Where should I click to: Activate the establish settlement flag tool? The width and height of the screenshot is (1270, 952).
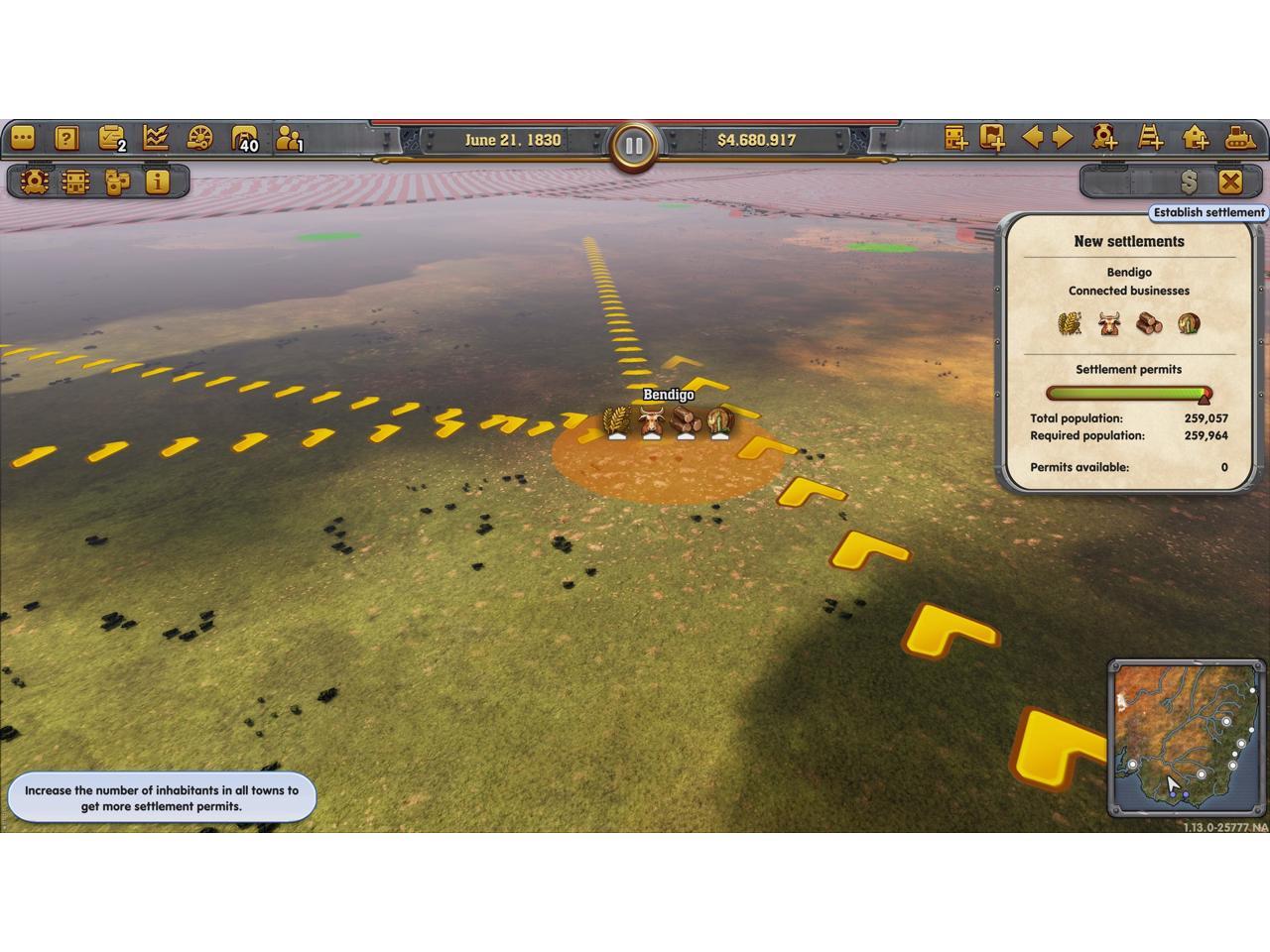click(992, 138)
